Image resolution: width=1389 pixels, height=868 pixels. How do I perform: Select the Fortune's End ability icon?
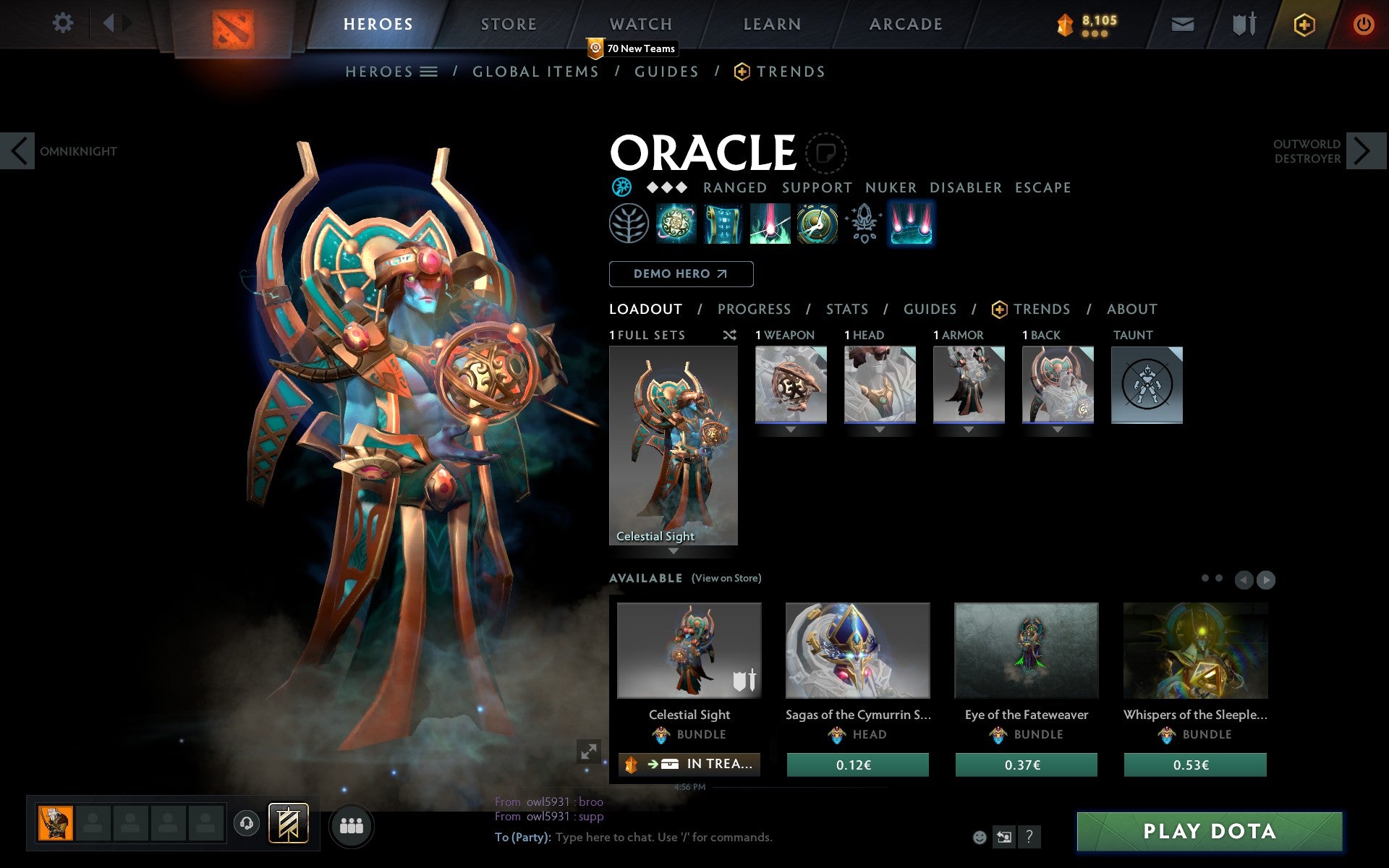(676, 224)
